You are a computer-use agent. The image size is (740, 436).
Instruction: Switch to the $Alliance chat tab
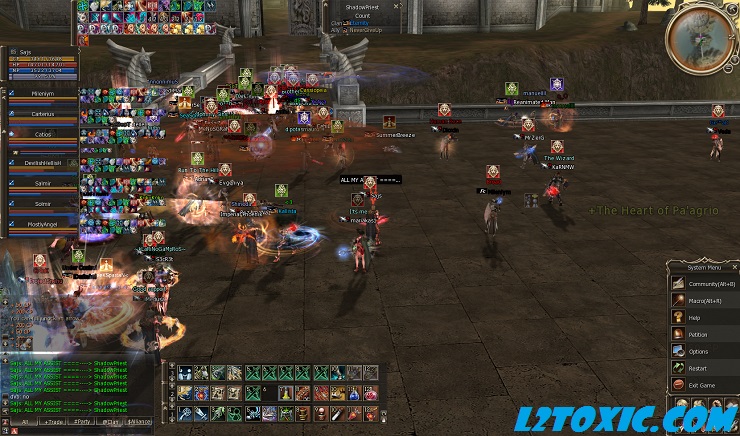pyautogui.click(x=140, y=422)
